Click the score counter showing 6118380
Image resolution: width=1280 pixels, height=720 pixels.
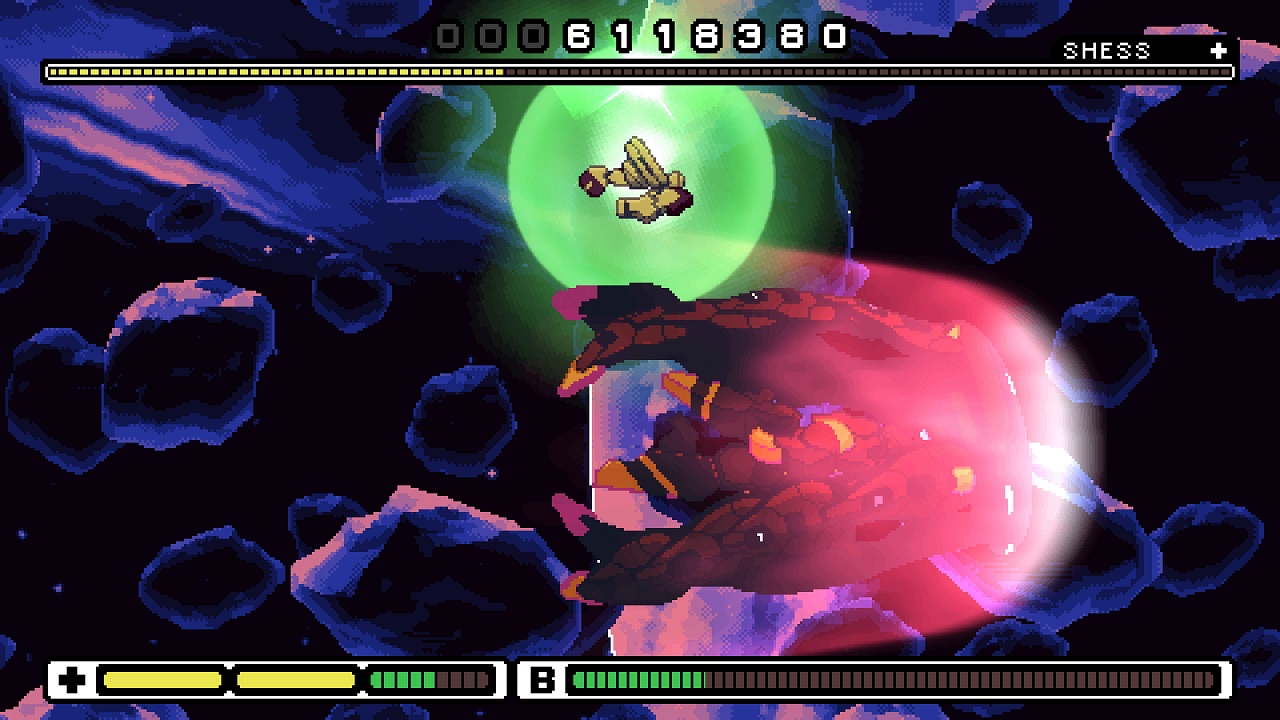(x=640, y=37)
